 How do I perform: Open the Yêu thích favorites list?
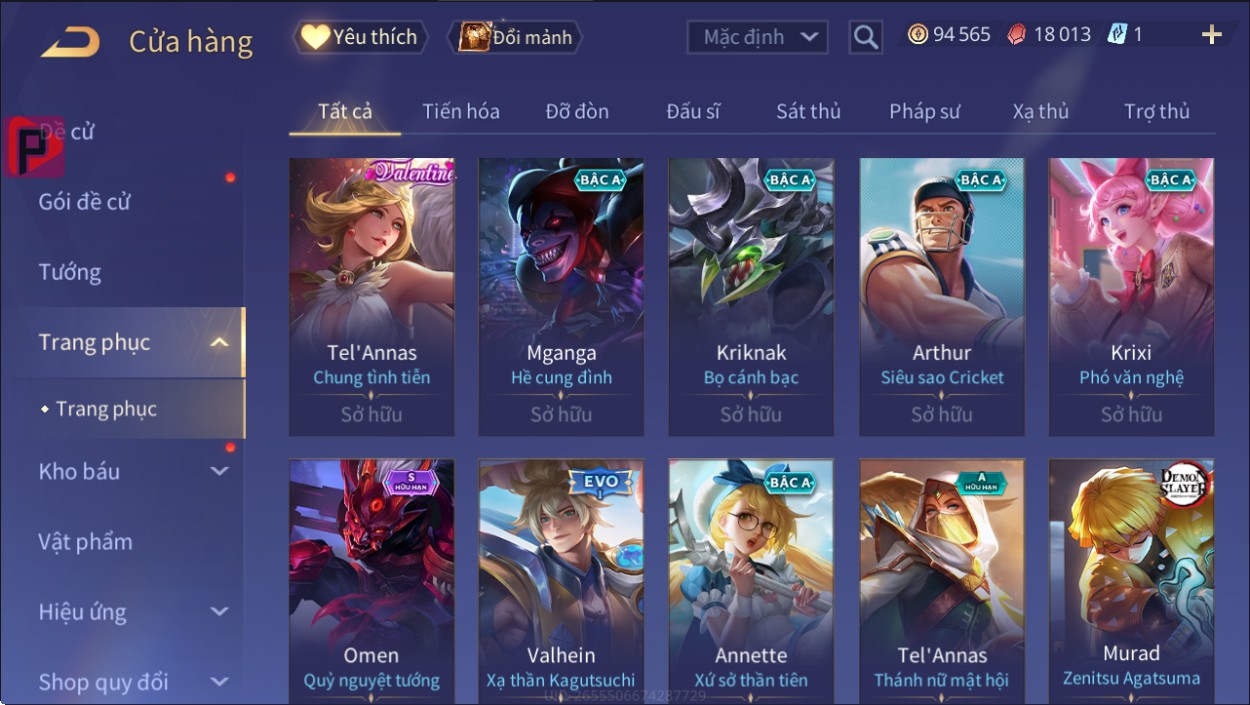(x=360, y=38)
